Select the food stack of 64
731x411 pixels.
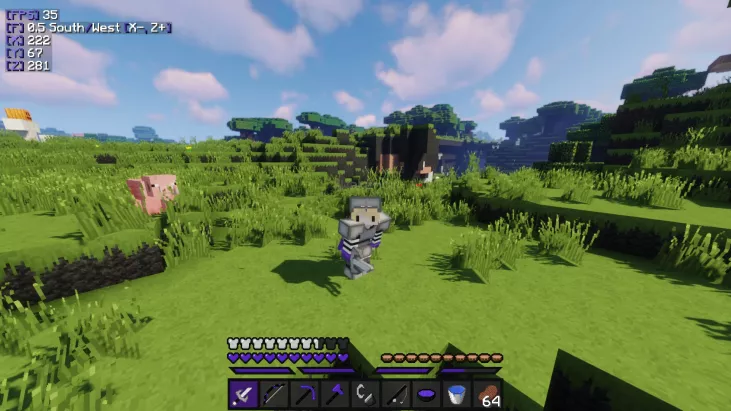pos(487,394)
